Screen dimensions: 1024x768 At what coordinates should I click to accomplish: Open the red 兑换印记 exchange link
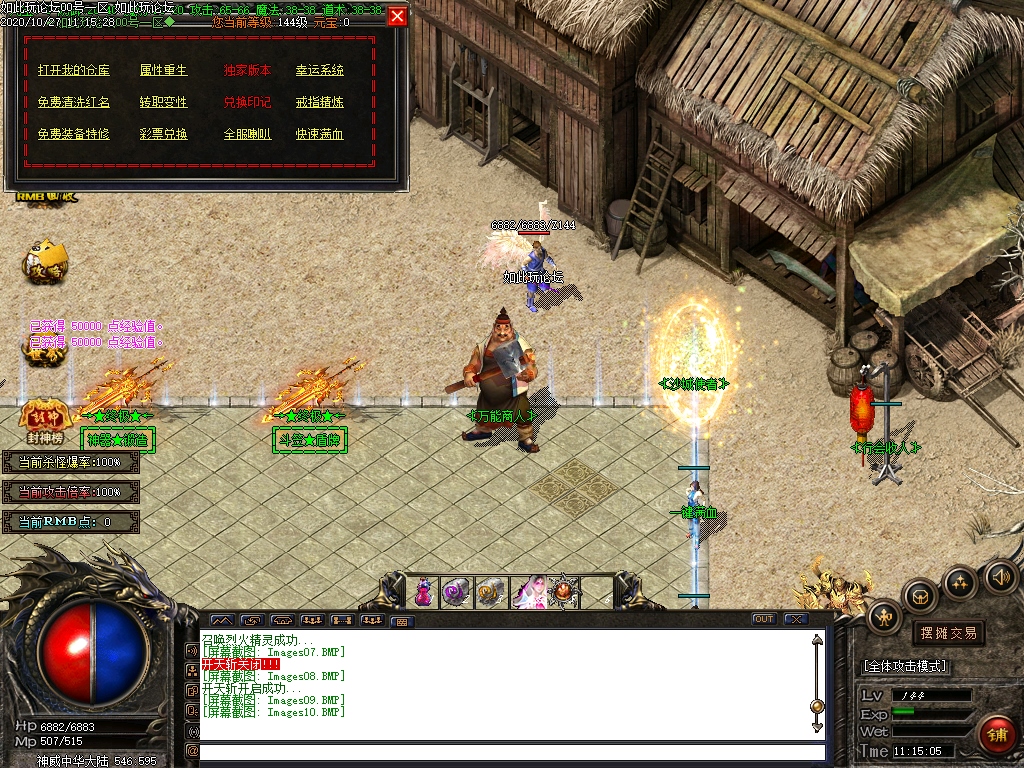click(x=247, y=102)
